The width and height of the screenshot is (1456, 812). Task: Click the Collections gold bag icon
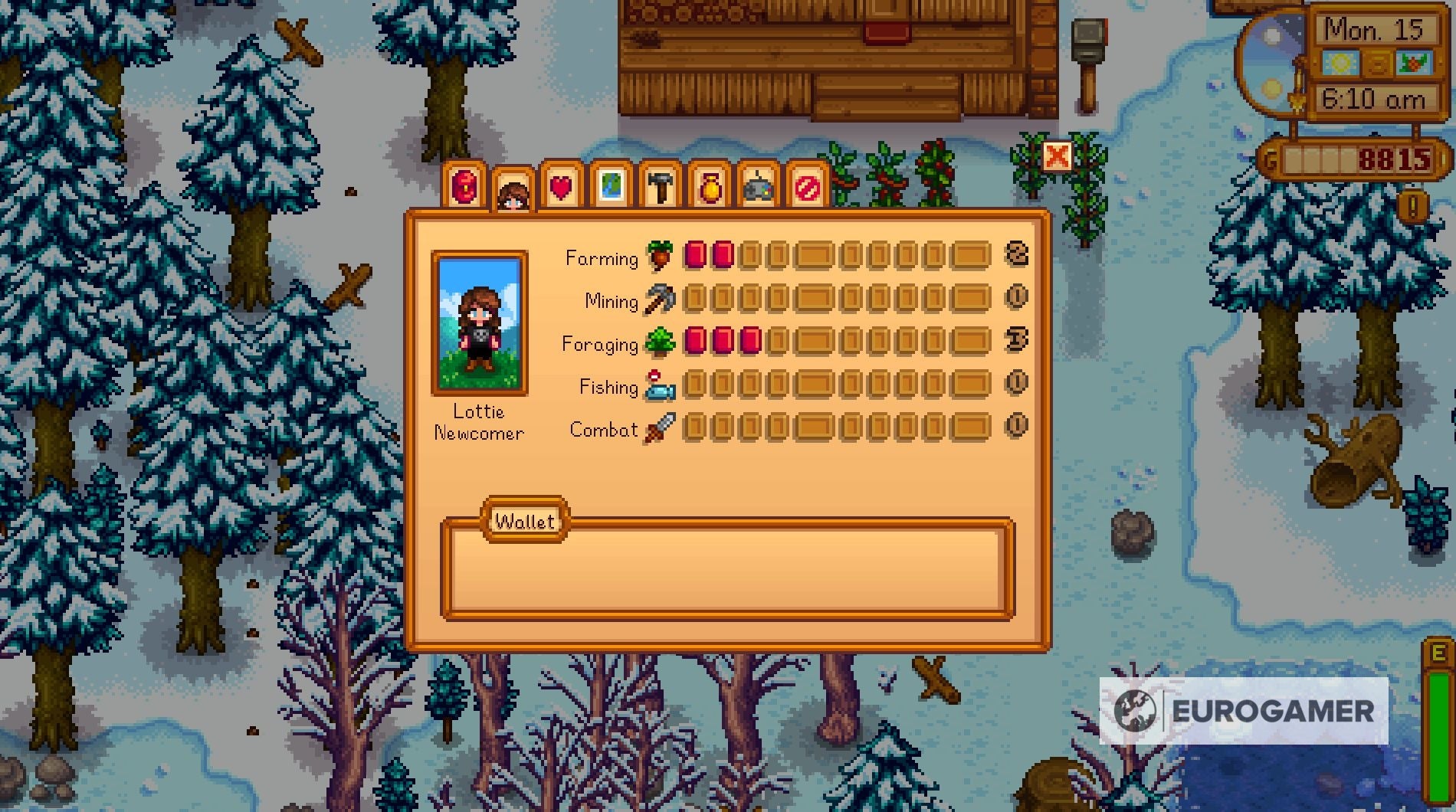pyautogui.click(x=709, y=188)
